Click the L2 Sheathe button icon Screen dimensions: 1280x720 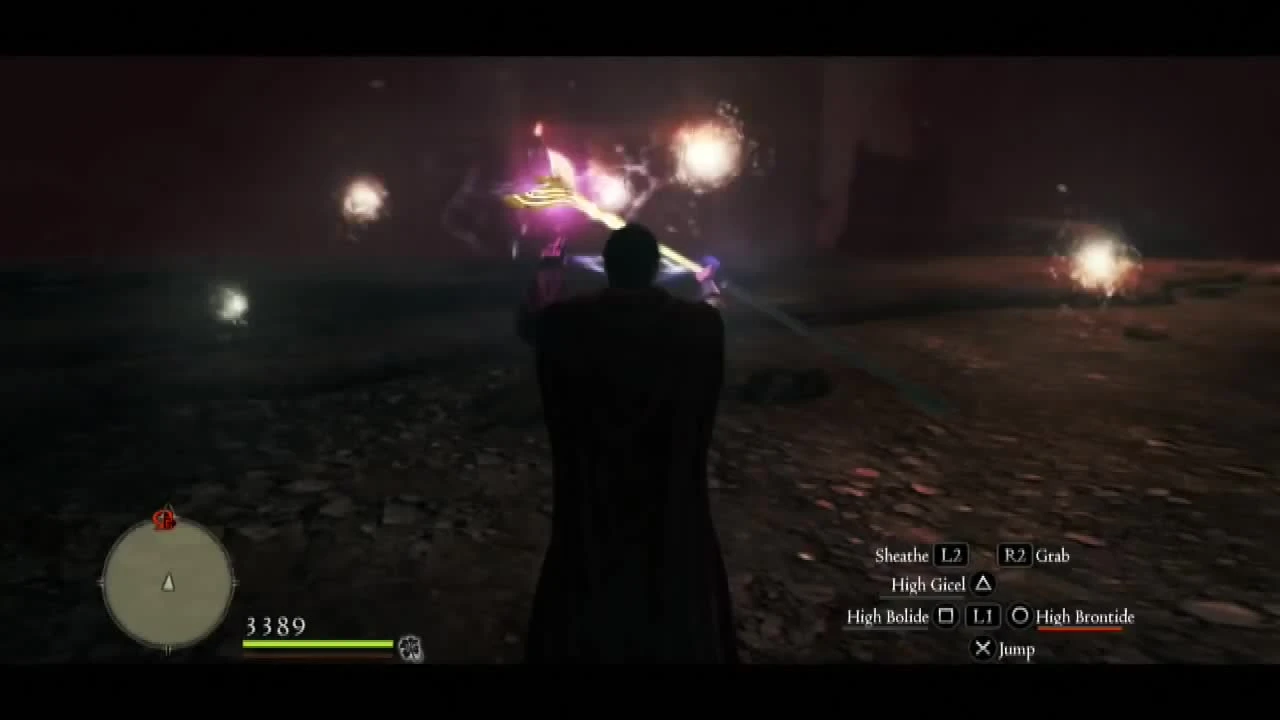tap(951, 556)
